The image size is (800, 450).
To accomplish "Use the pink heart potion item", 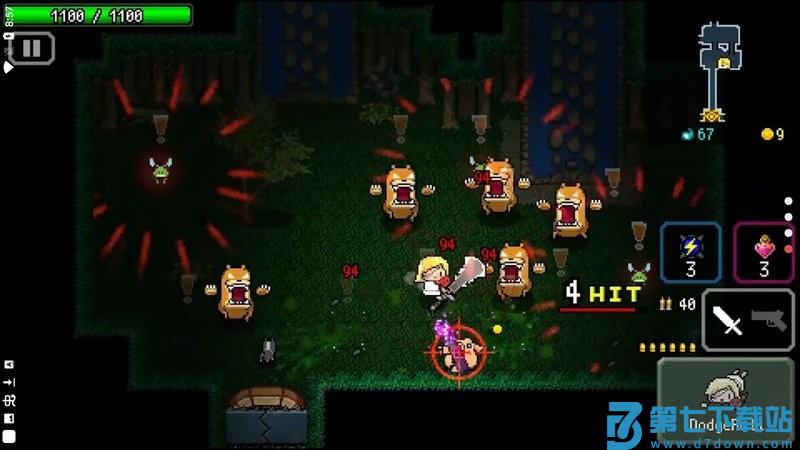I will click(x=764, y=252).
